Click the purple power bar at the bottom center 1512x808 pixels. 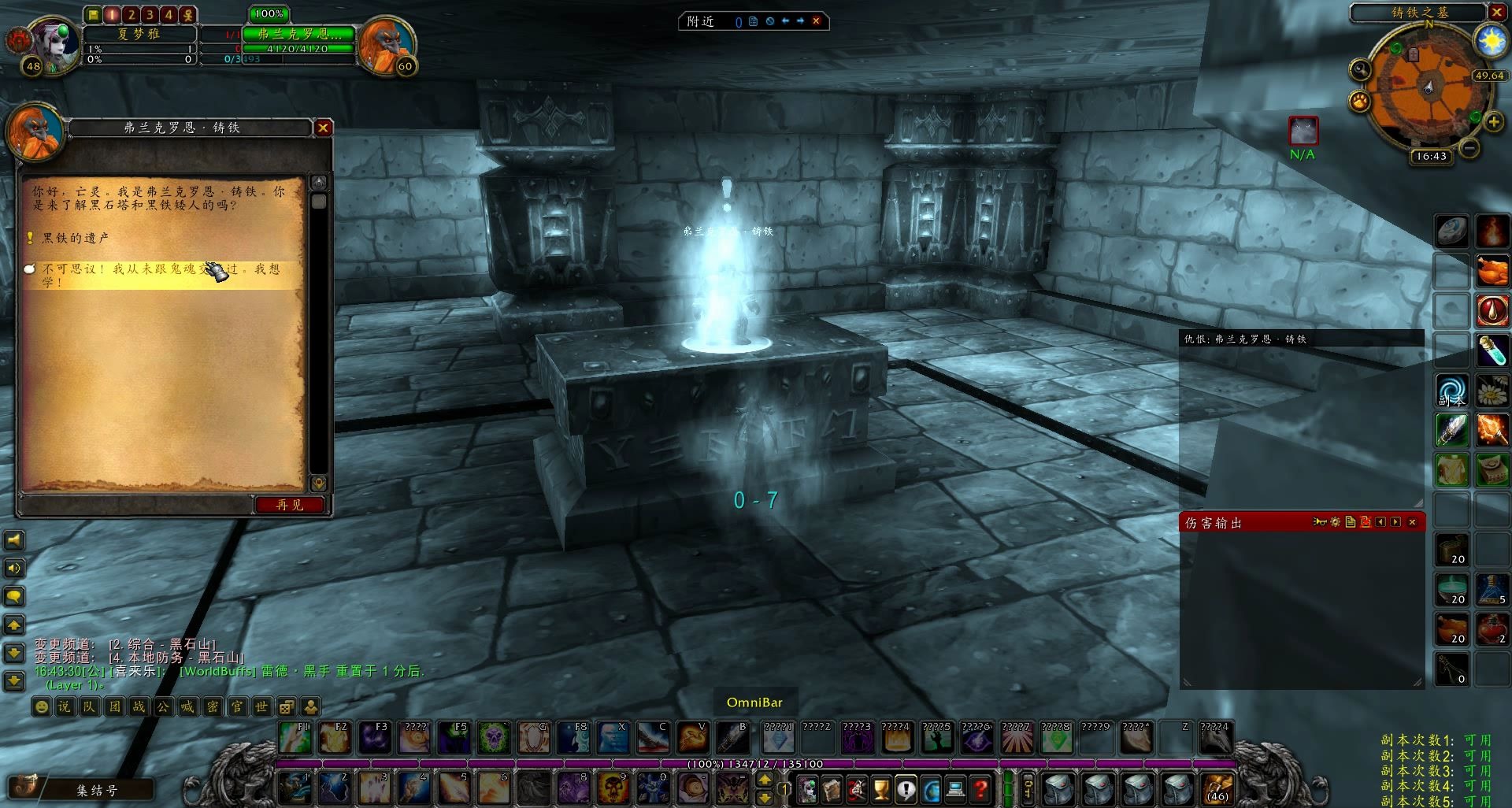(x=756, y=765)
